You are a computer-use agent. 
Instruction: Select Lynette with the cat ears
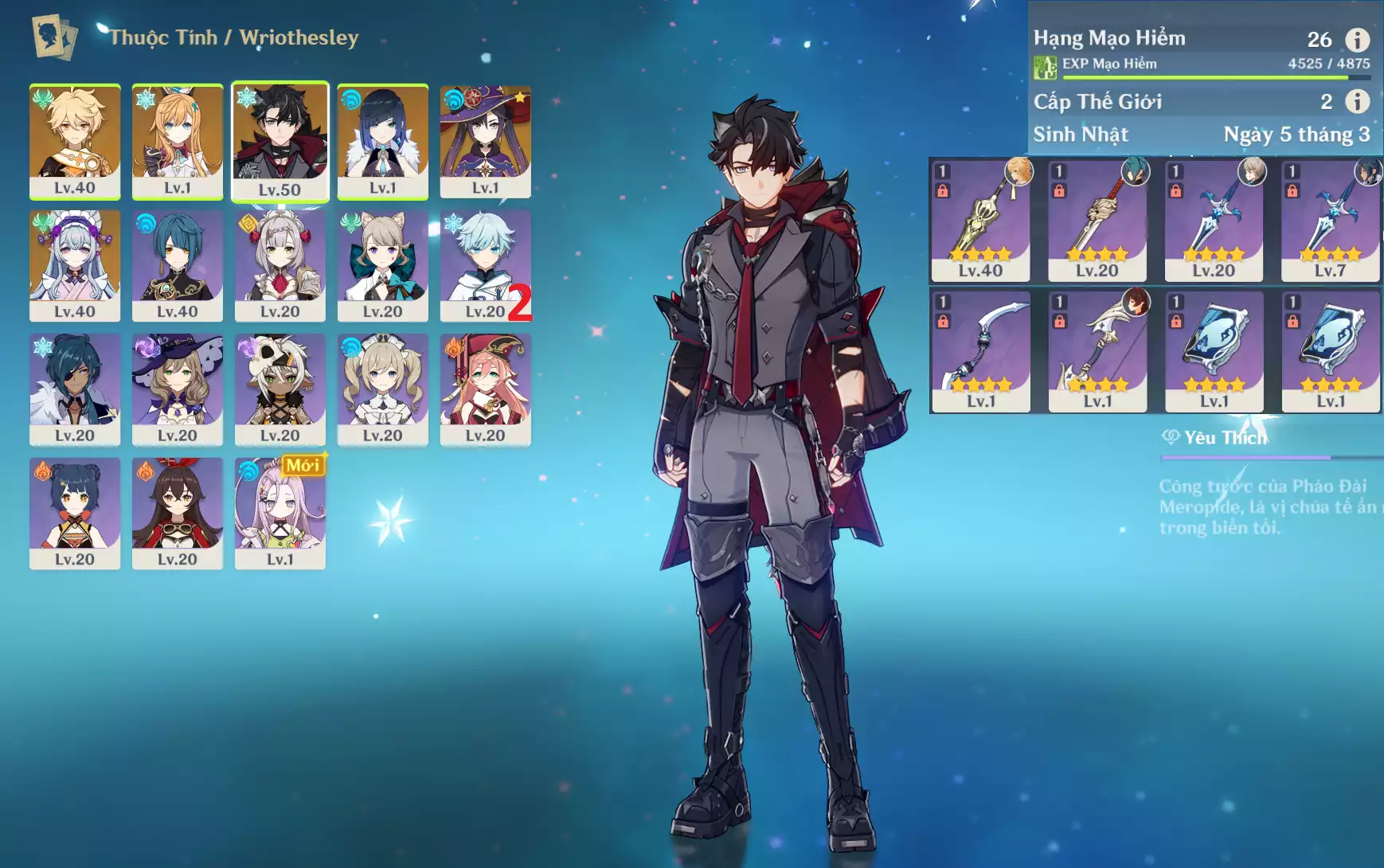[x=382, y=265]
